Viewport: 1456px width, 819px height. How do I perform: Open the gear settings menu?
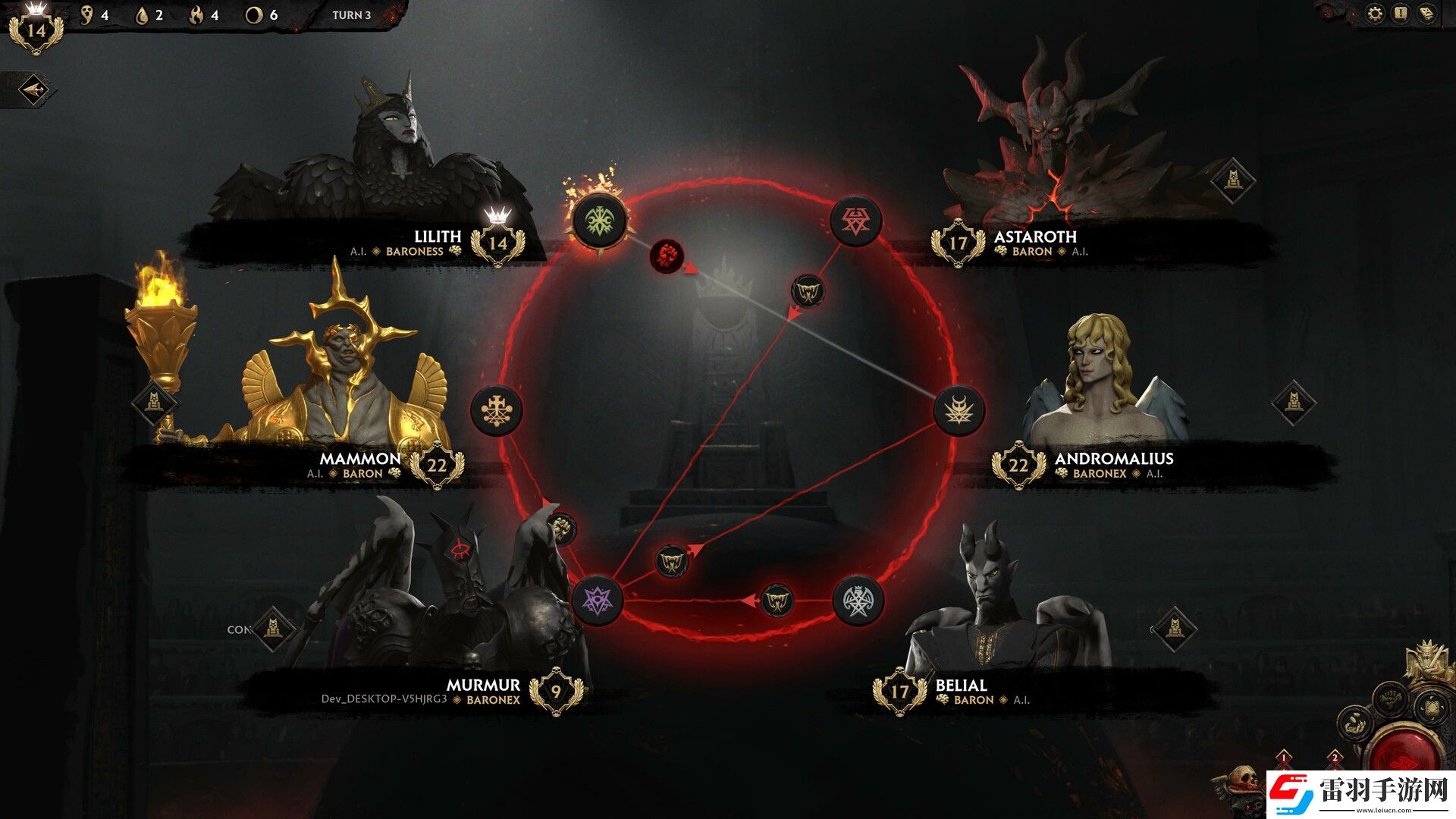coord(1376,14)
